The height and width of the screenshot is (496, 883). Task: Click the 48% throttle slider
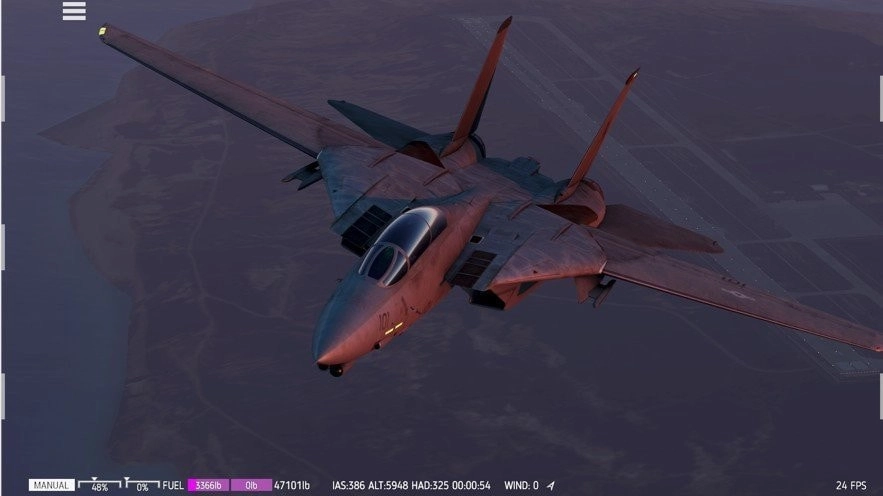(x=100, y=485)
